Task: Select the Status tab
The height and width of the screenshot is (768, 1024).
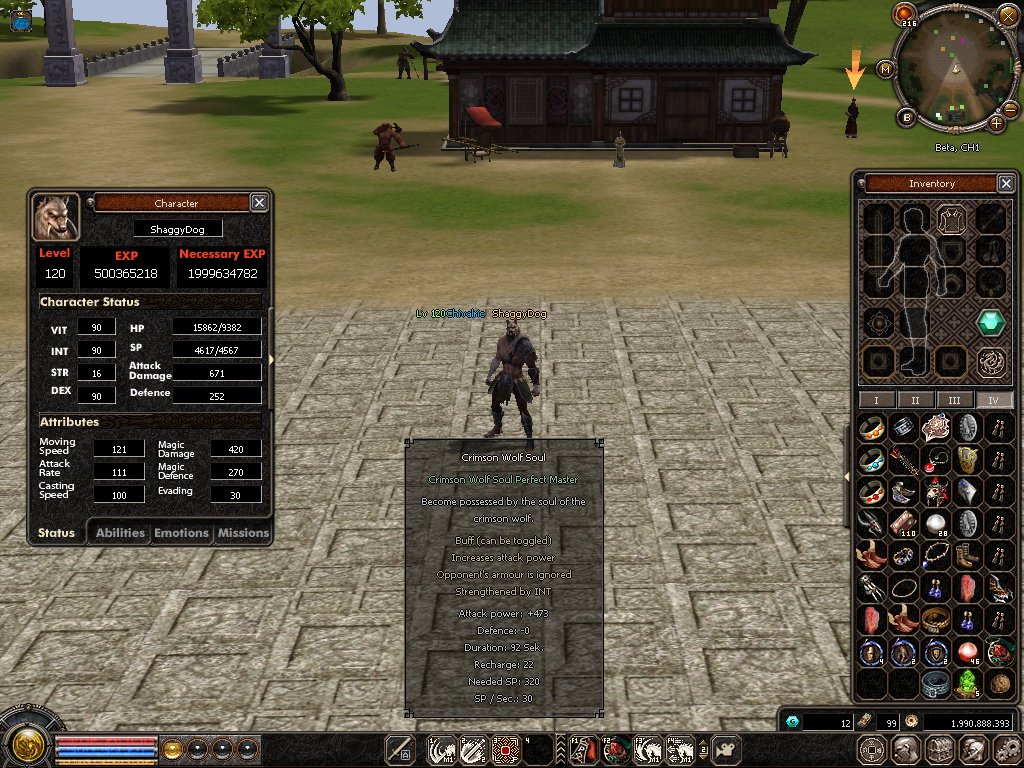Action: tap(56, 533)
